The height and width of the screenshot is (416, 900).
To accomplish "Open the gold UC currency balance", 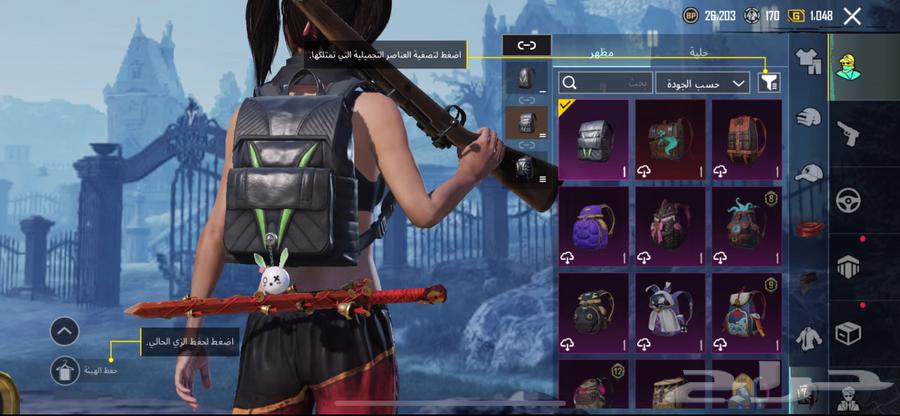I will tap(810, 16).
